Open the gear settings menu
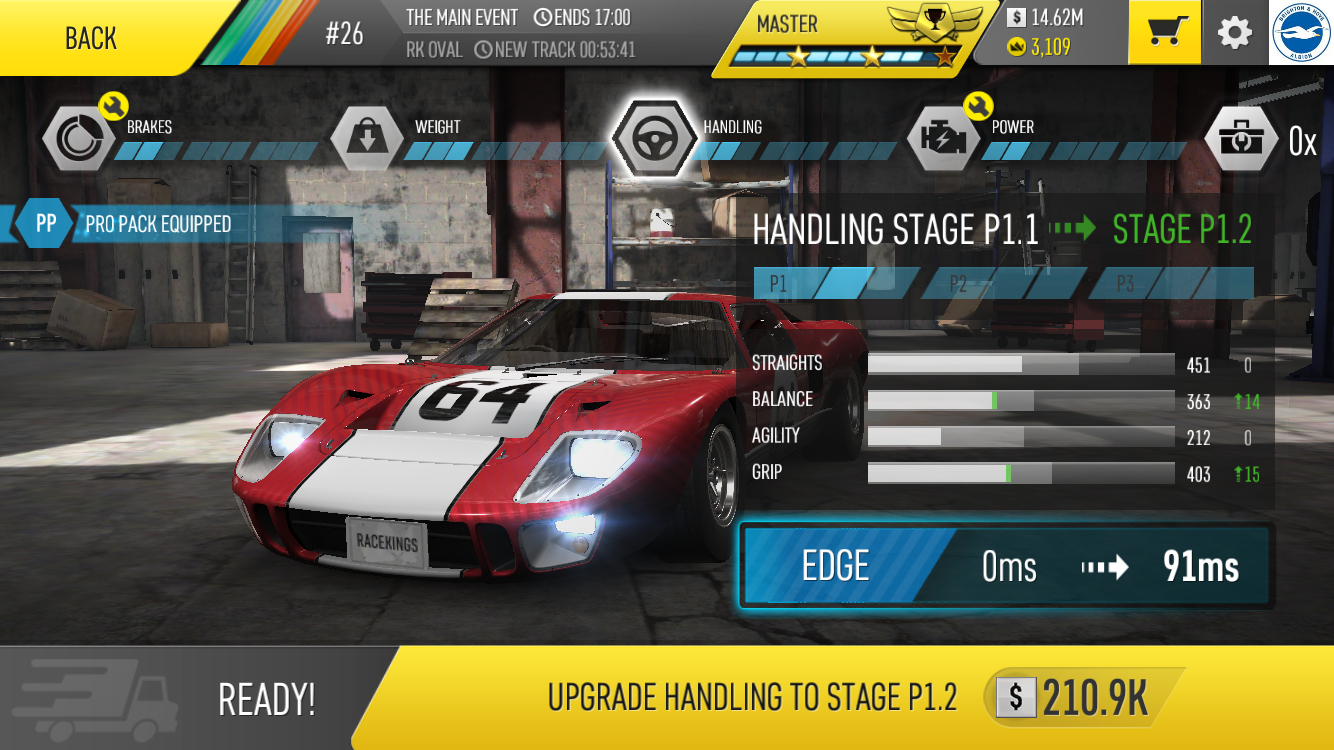The height and width of the screenshot is (750, 1334). tap(1235, 33)
